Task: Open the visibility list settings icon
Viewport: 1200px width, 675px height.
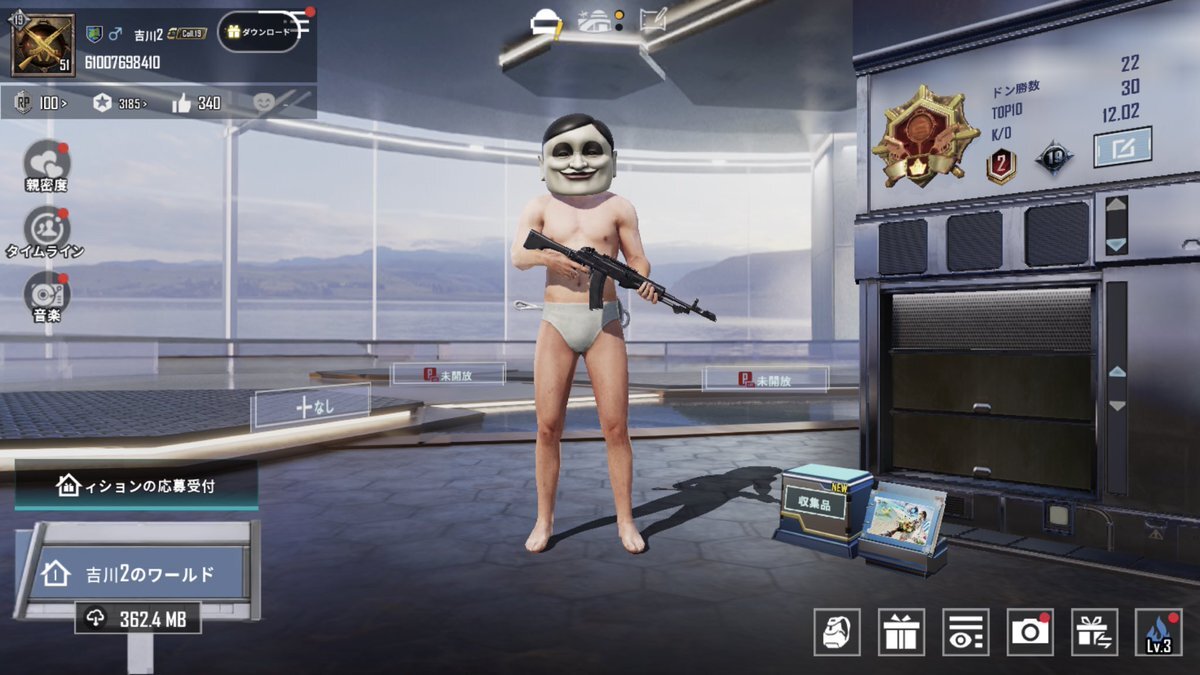Action: (x=965, y=632)
